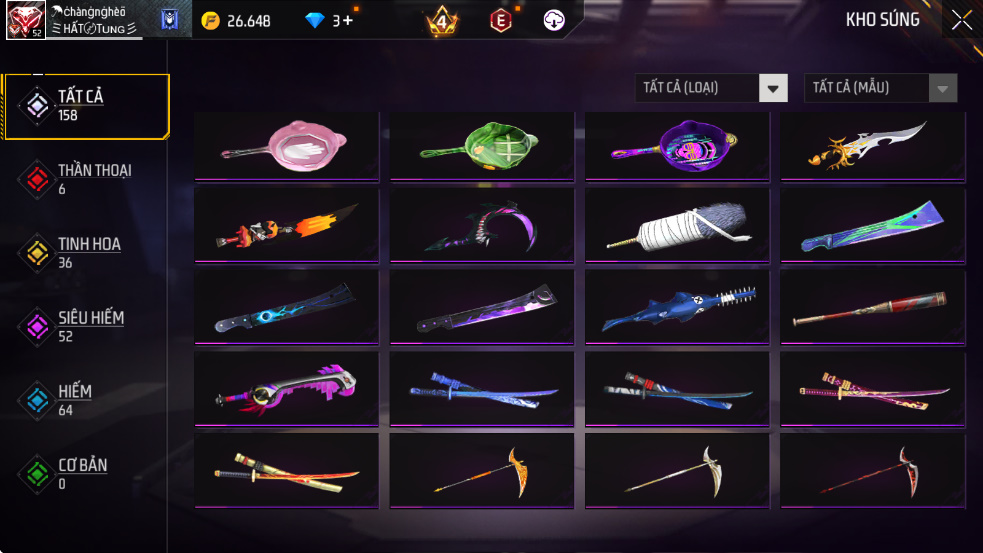Open the red E hexagon icon

[x=500, y=20]
